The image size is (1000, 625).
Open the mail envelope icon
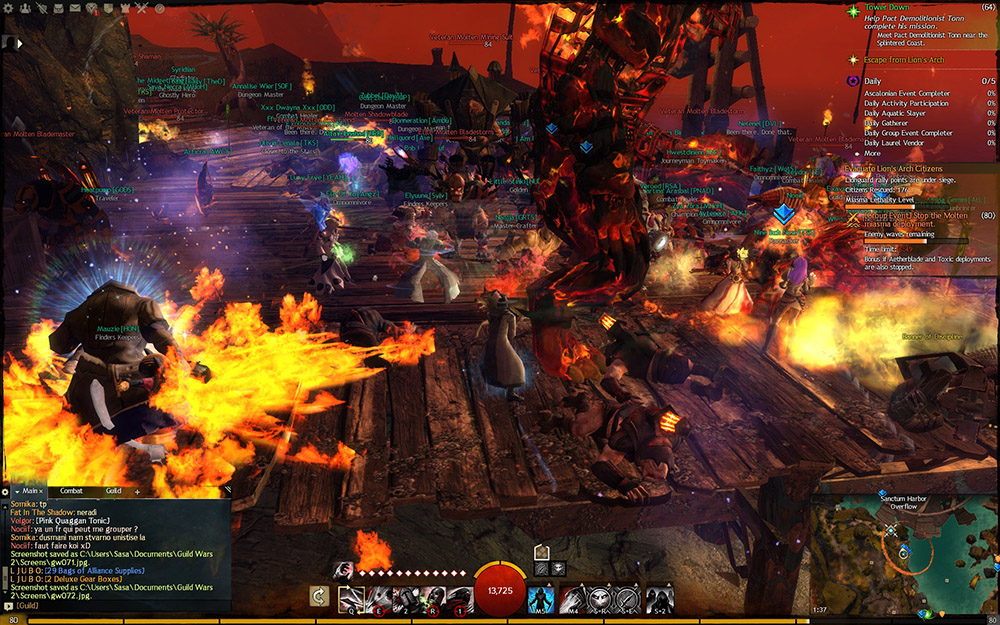[74, 9]
